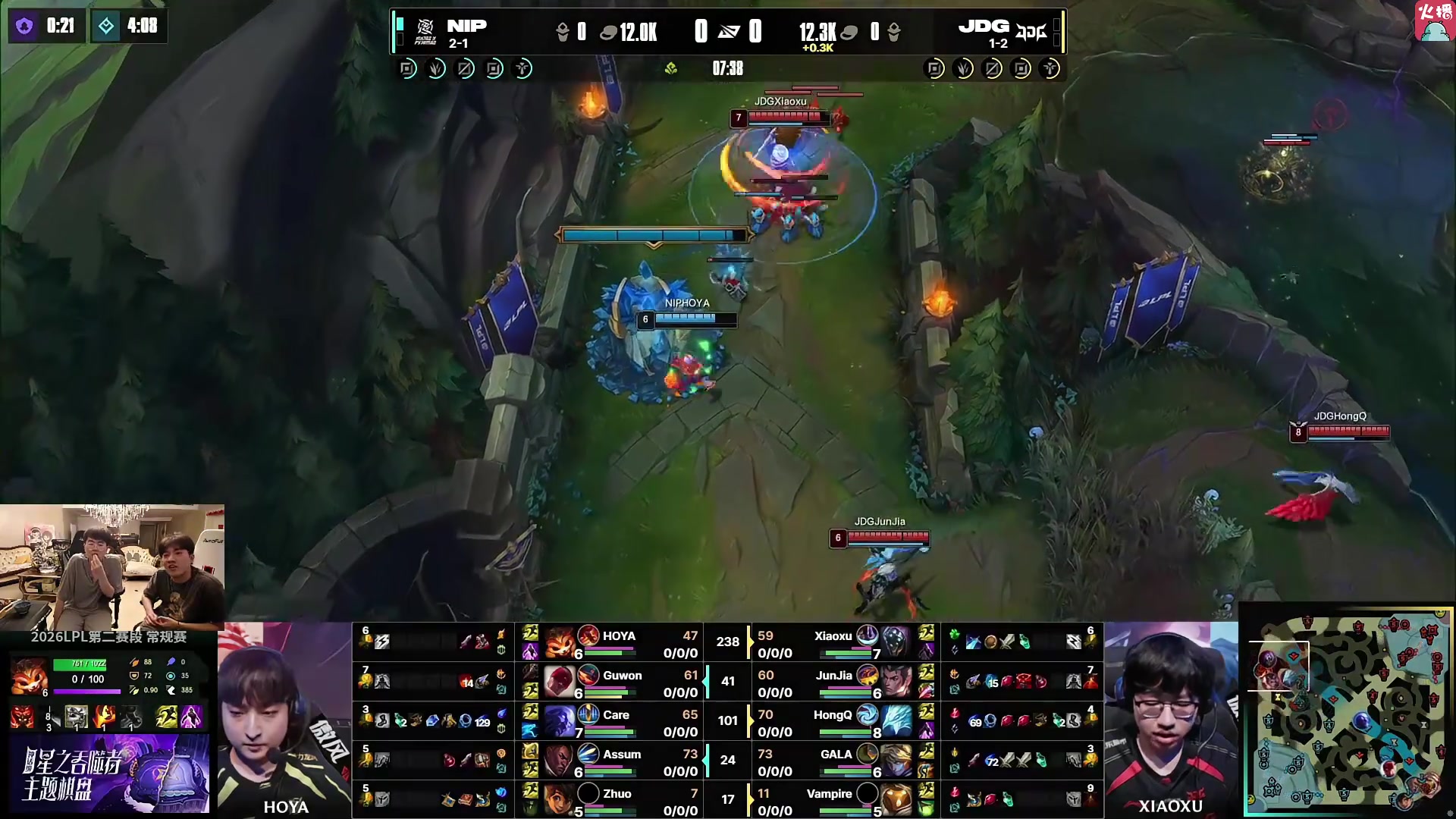Click the last ban champion icon on JDG's side

pyautogui.click(x=1050, y=68)
